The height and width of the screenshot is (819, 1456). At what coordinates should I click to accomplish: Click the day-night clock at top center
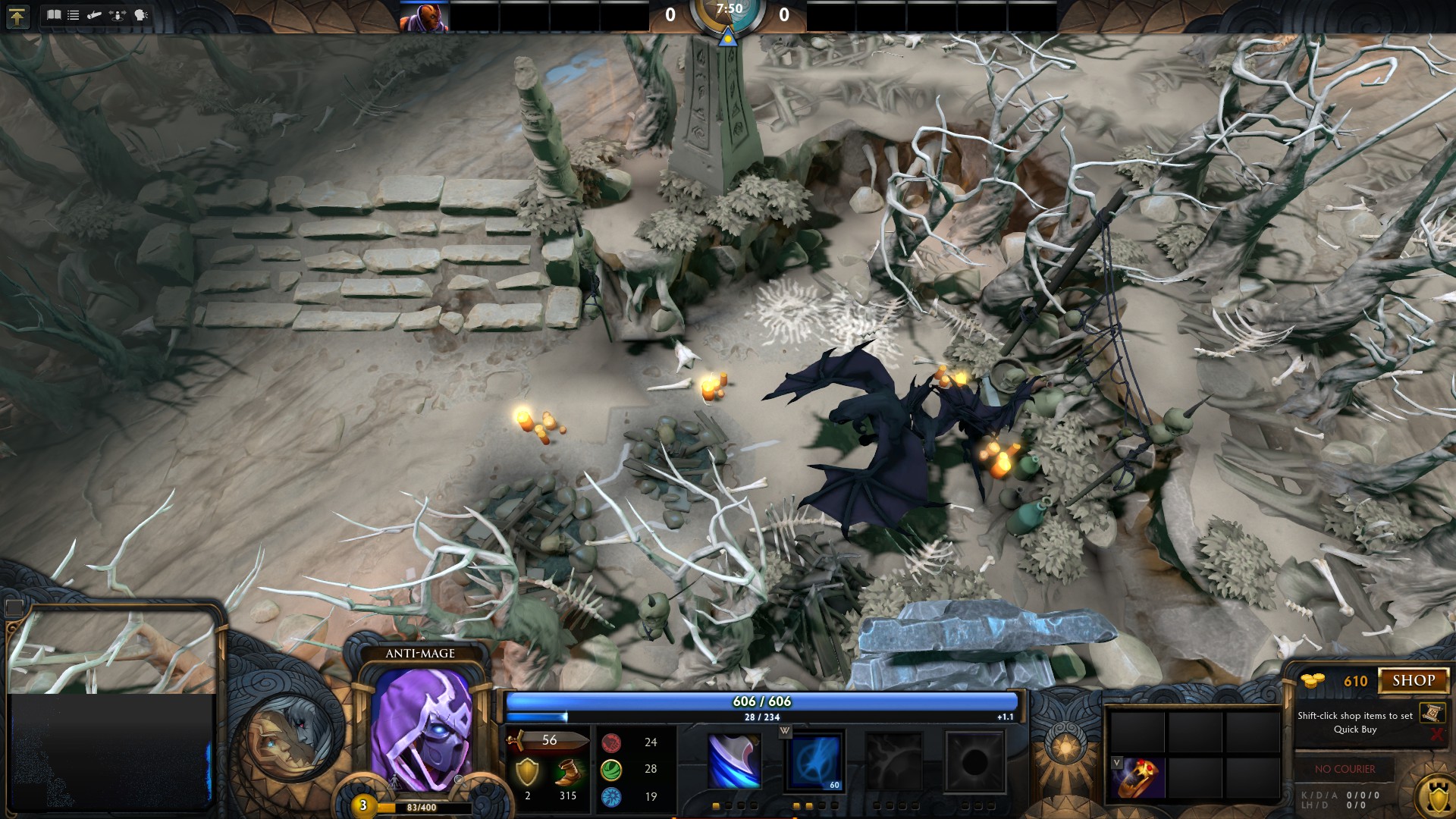pos(728,14)
